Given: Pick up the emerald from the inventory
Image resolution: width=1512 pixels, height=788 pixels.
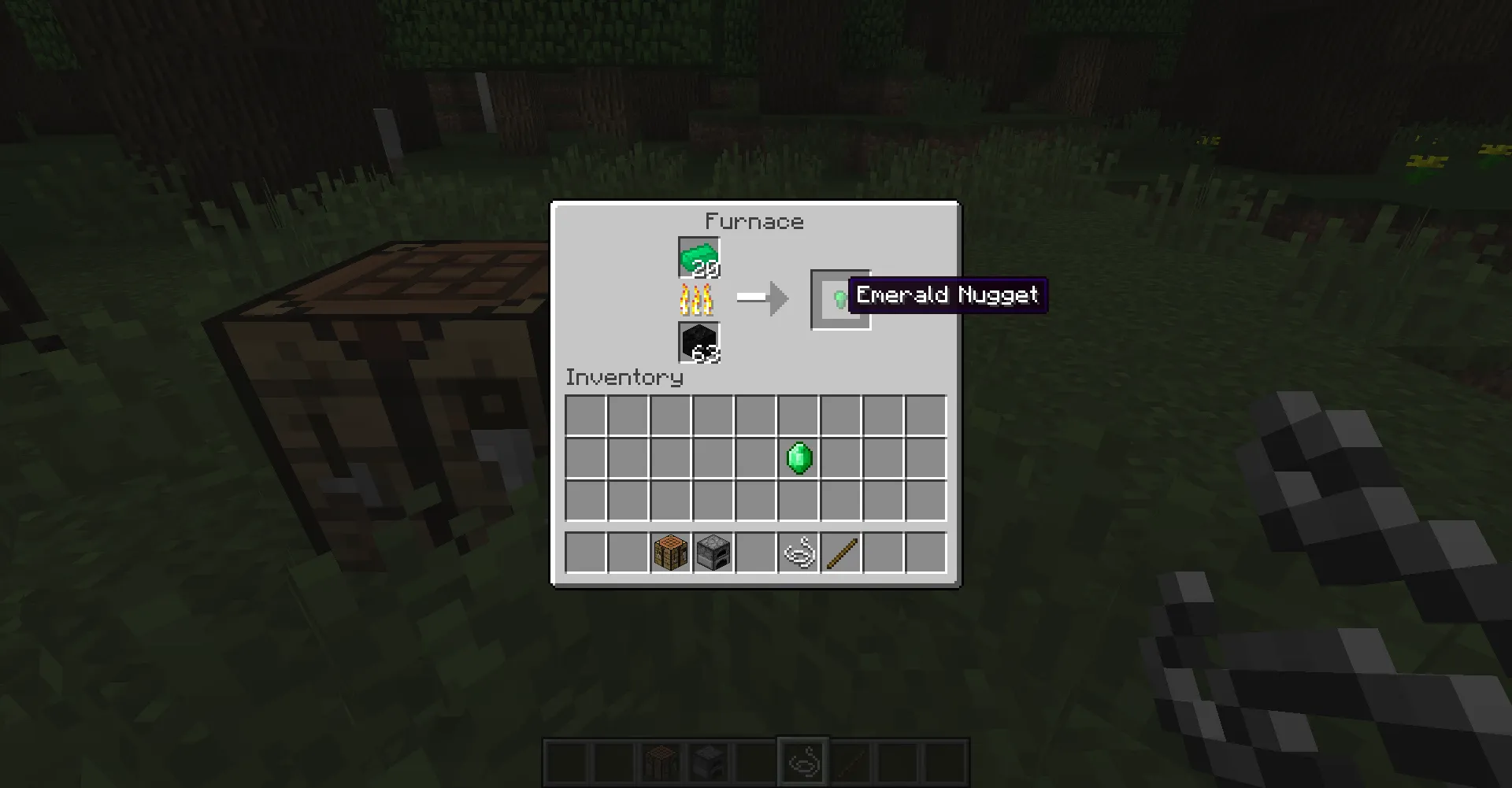Looking at the screenshot, I should 799,457.
